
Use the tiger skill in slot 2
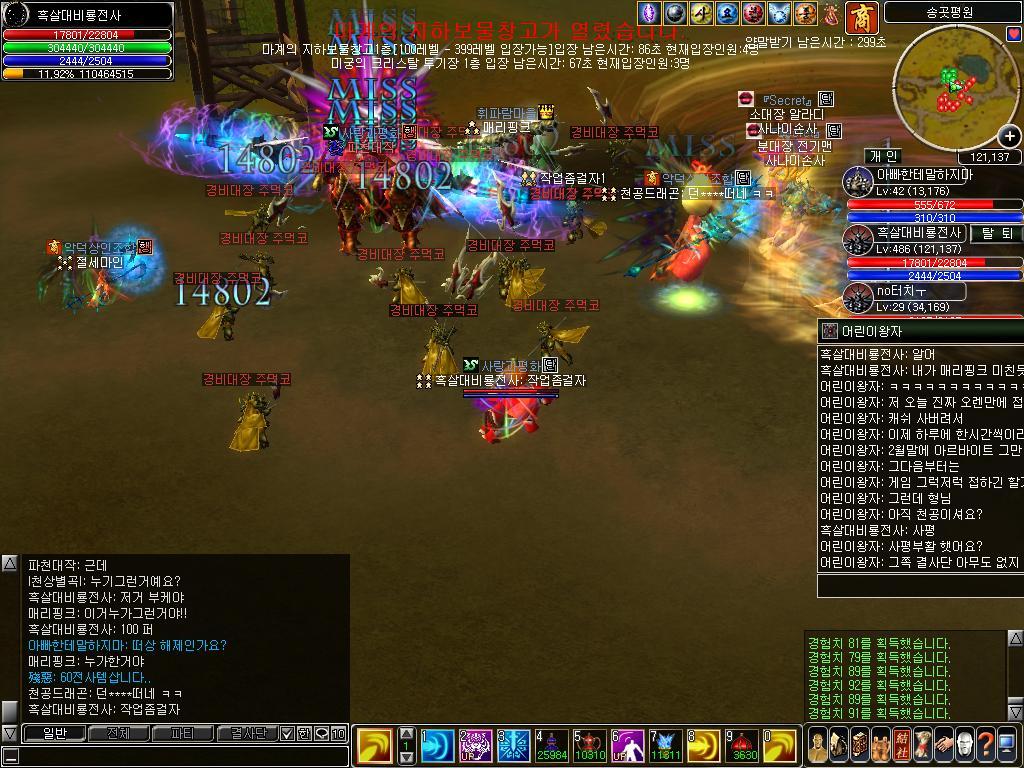click(x=475, y=746)
